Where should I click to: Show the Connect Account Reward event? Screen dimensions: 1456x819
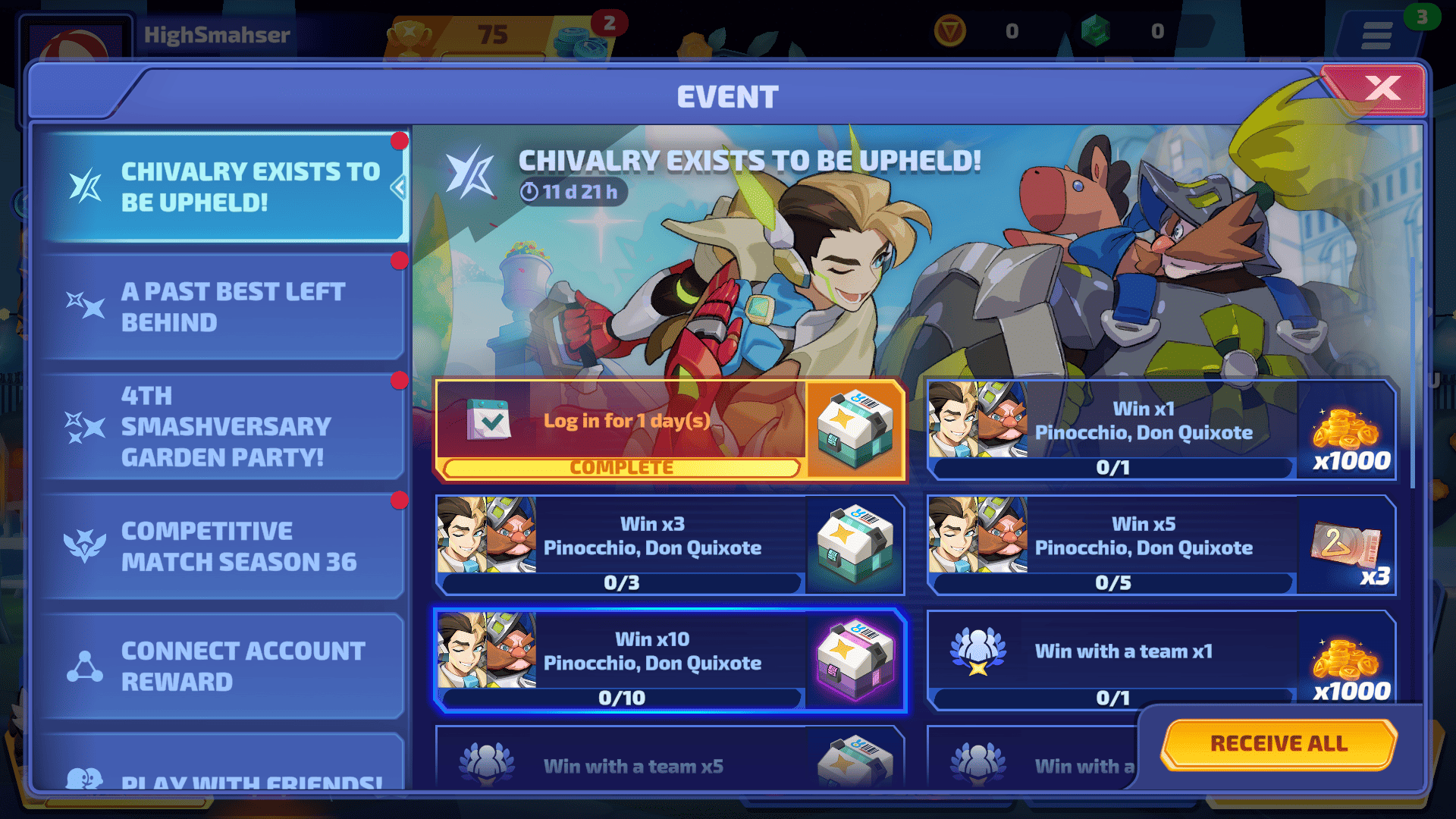pyautogui.click(x=224, y=666)
